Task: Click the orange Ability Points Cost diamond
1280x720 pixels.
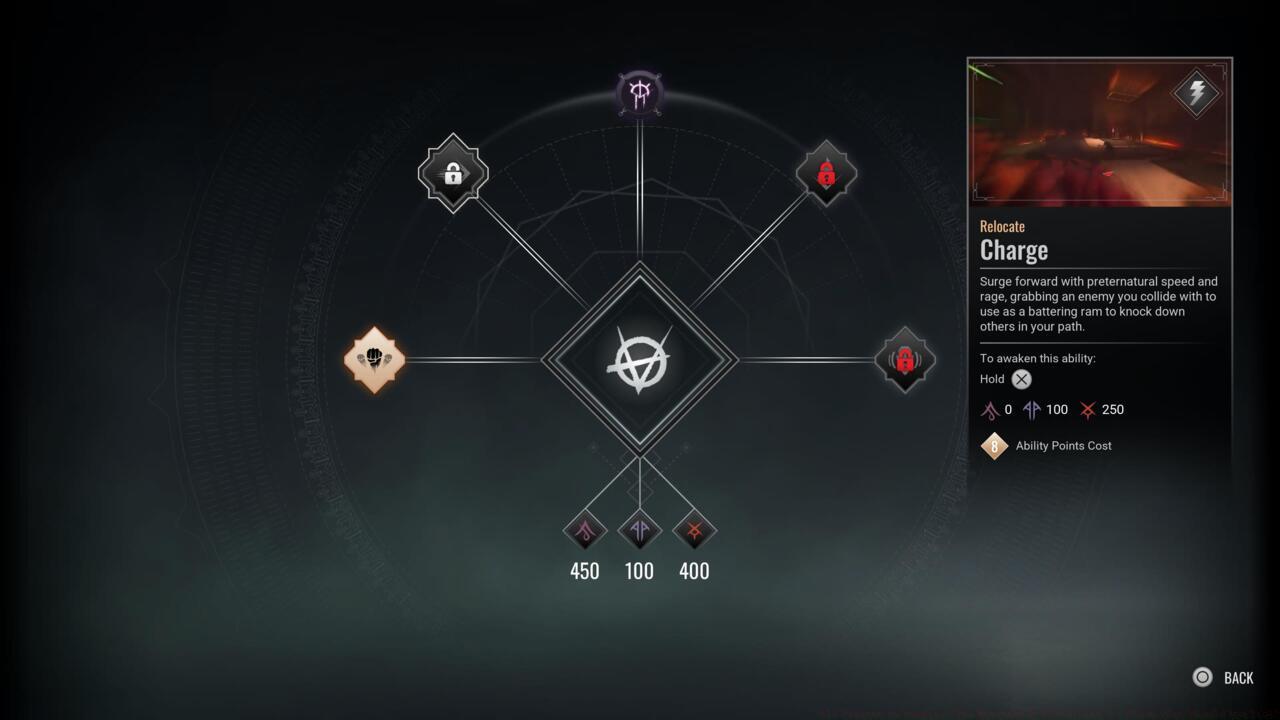Action: (994, 446)
